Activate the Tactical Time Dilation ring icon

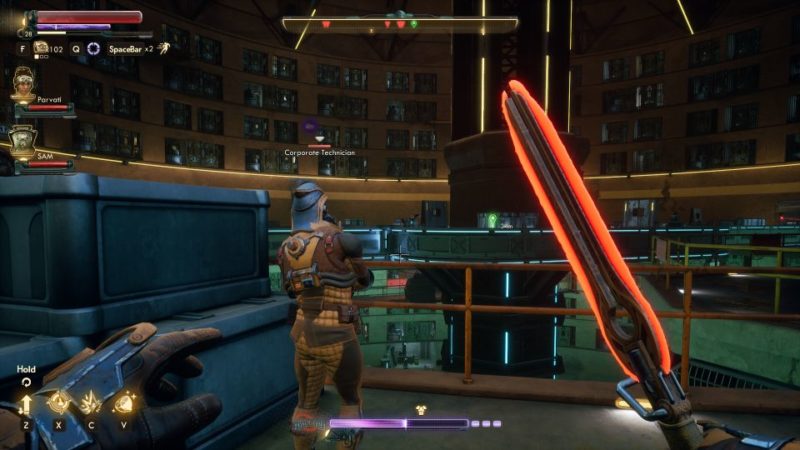94,48
